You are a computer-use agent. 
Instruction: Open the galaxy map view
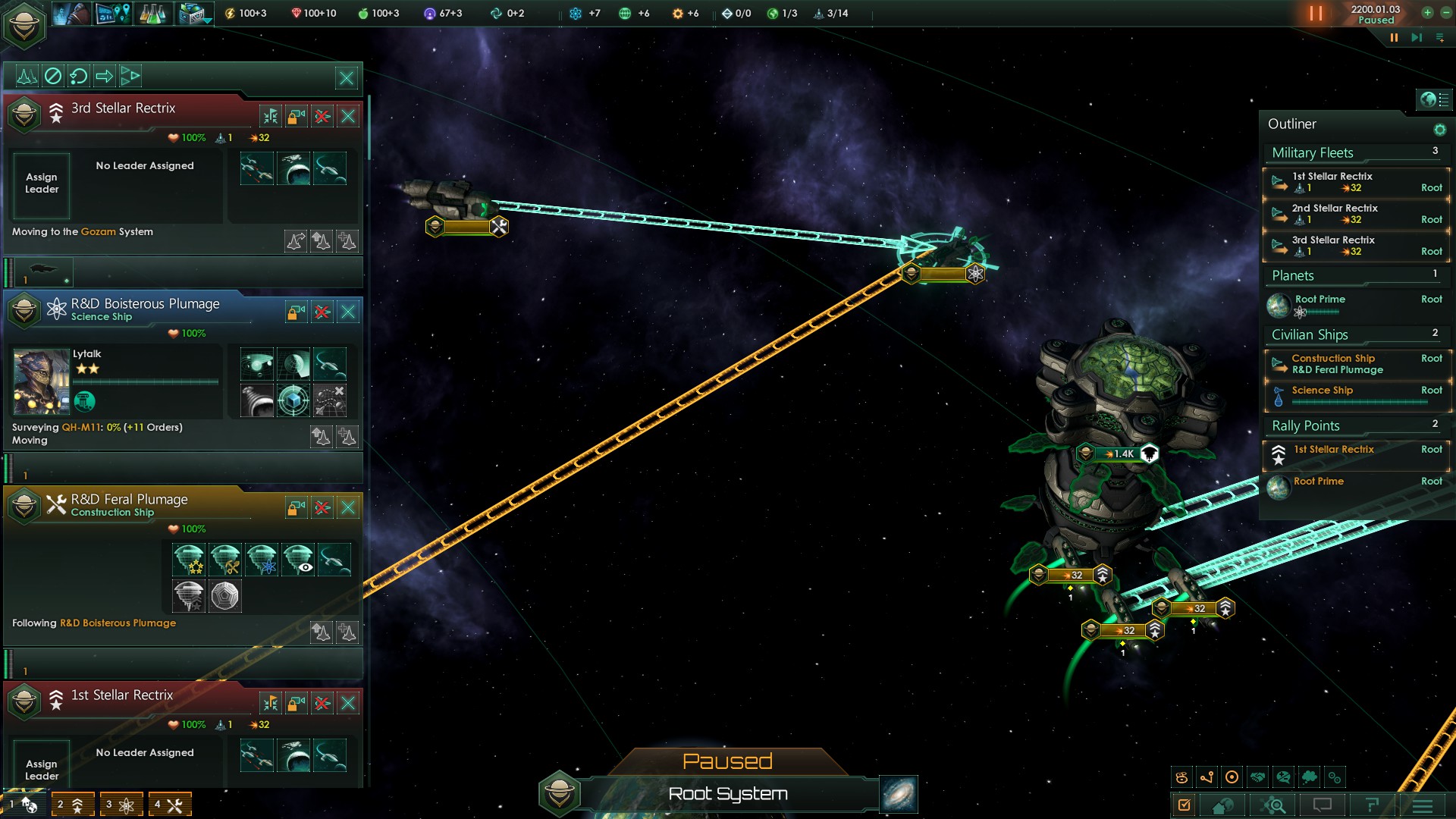click(x=899, y=794)
